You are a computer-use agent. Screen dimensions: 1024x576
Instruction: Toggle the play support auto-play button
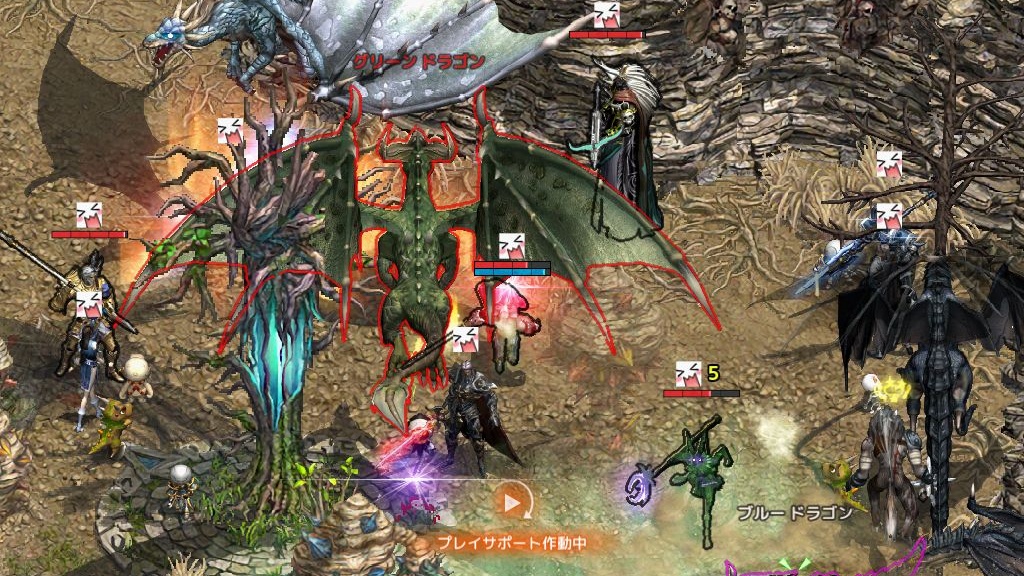[x=512, y=503]
